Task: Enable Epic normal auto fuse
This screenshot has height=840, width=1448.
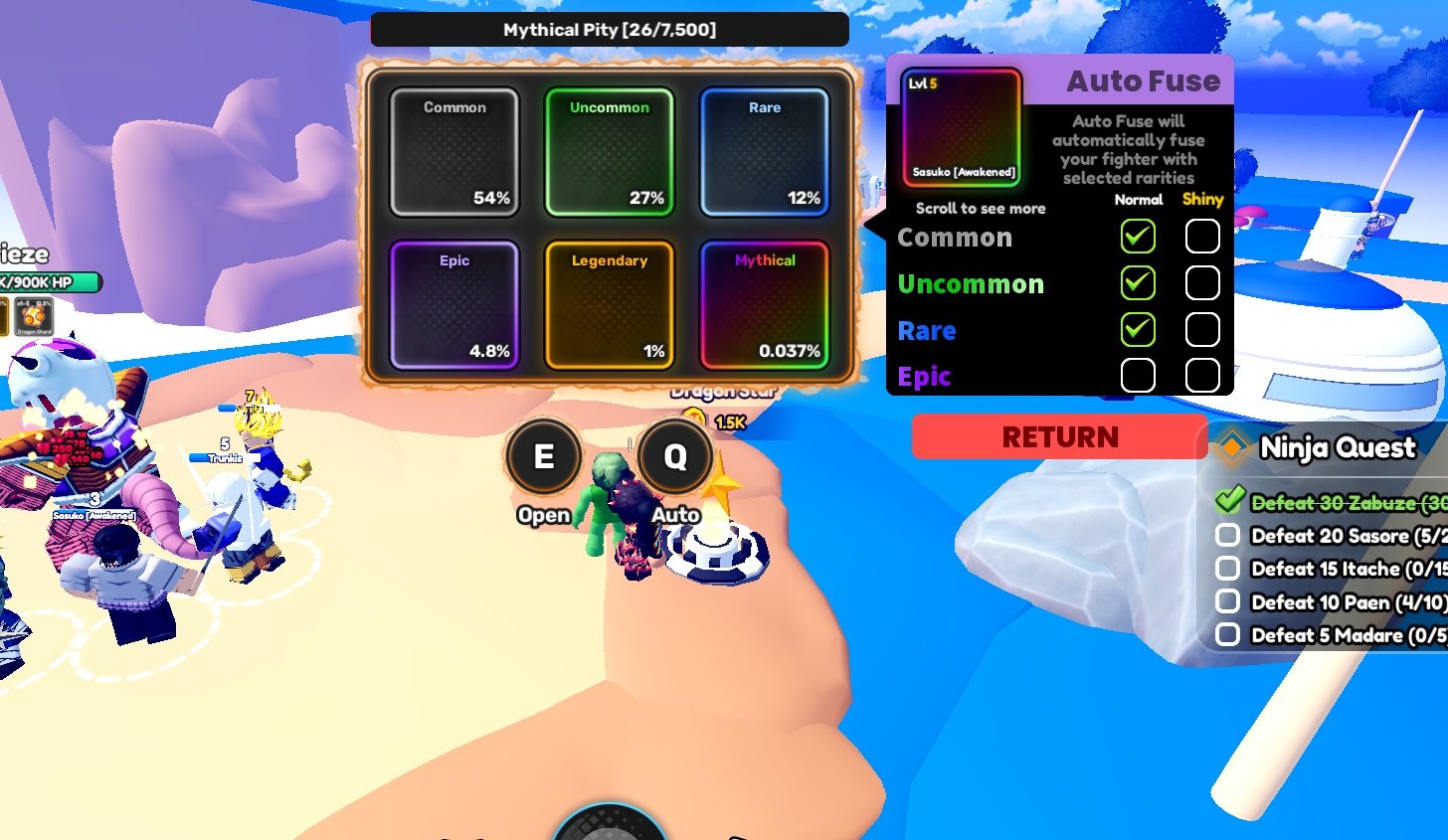Action: tap(1138, 376)
